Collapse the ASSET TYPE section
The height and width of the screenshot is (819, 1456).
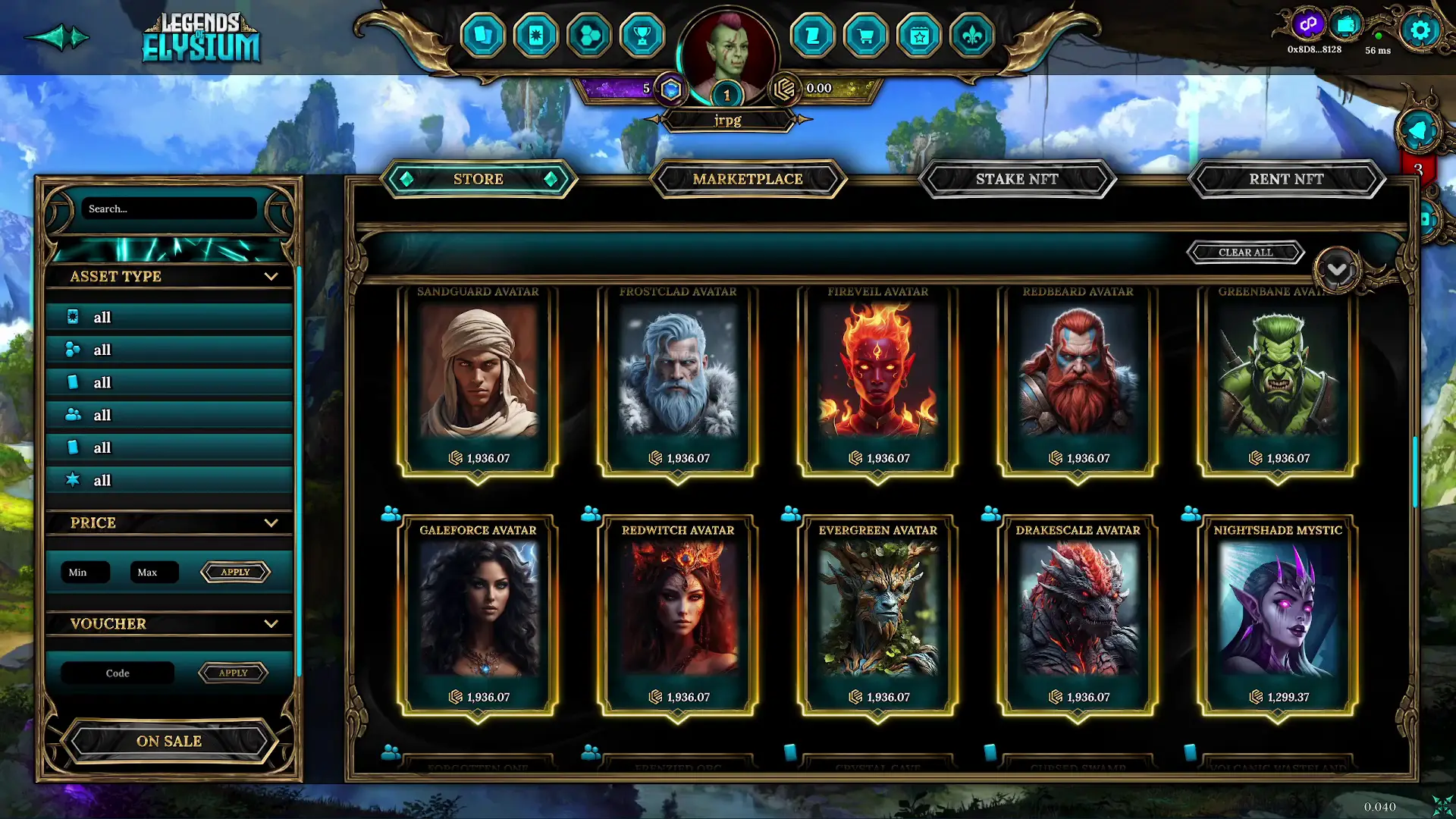pyautogui.click(x=271, y=277)
